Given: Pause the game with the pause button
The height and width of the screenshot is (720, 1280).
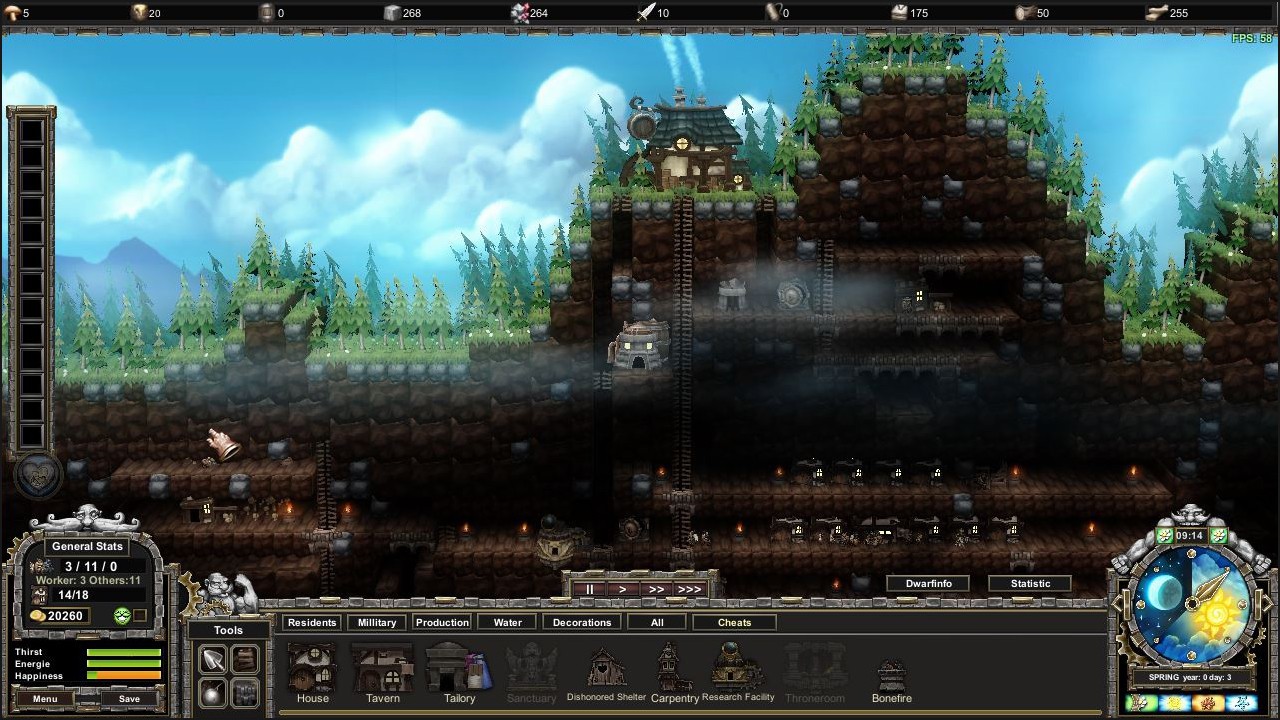Looking at the screenshot, I should (x=589, y=589).
